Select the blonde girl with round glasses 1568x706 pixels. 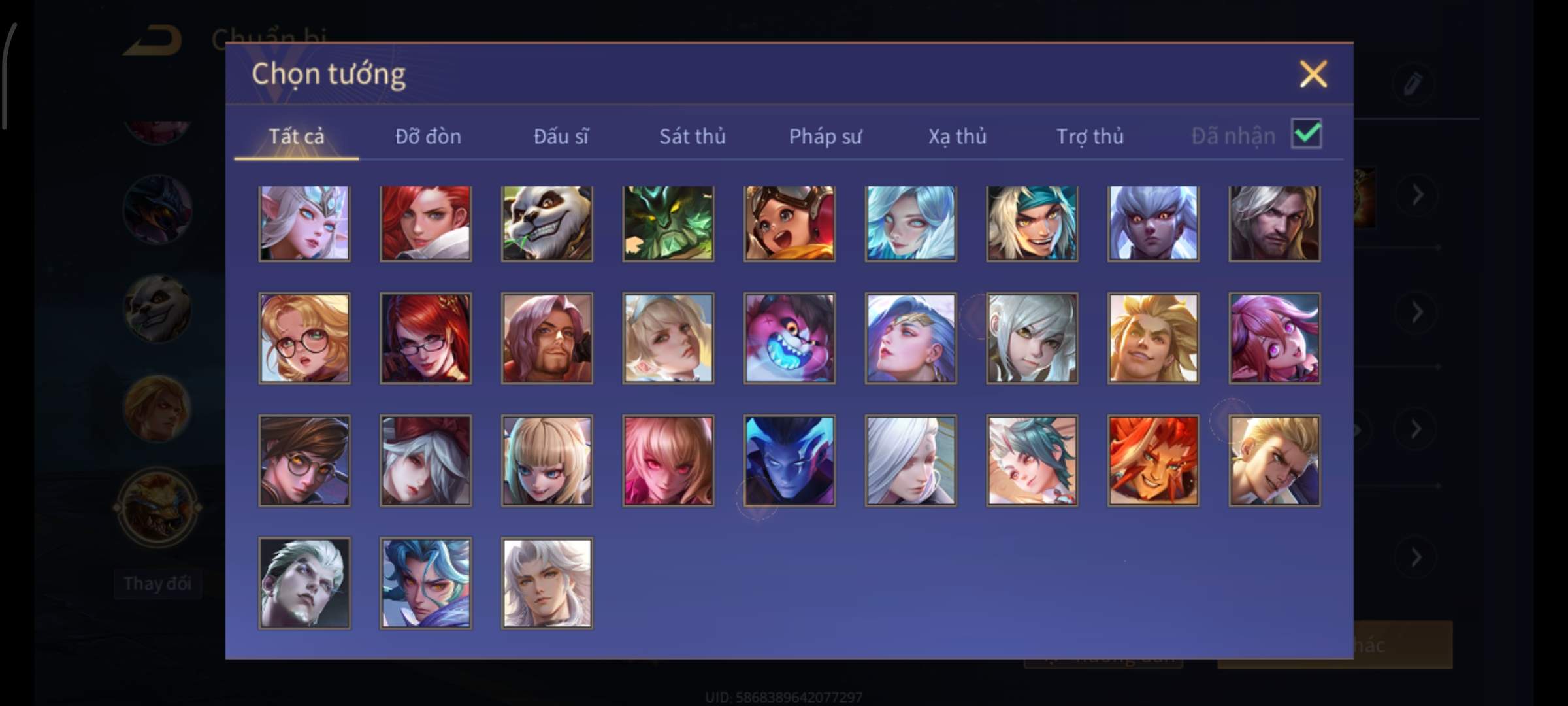click(x=304, y=338)
